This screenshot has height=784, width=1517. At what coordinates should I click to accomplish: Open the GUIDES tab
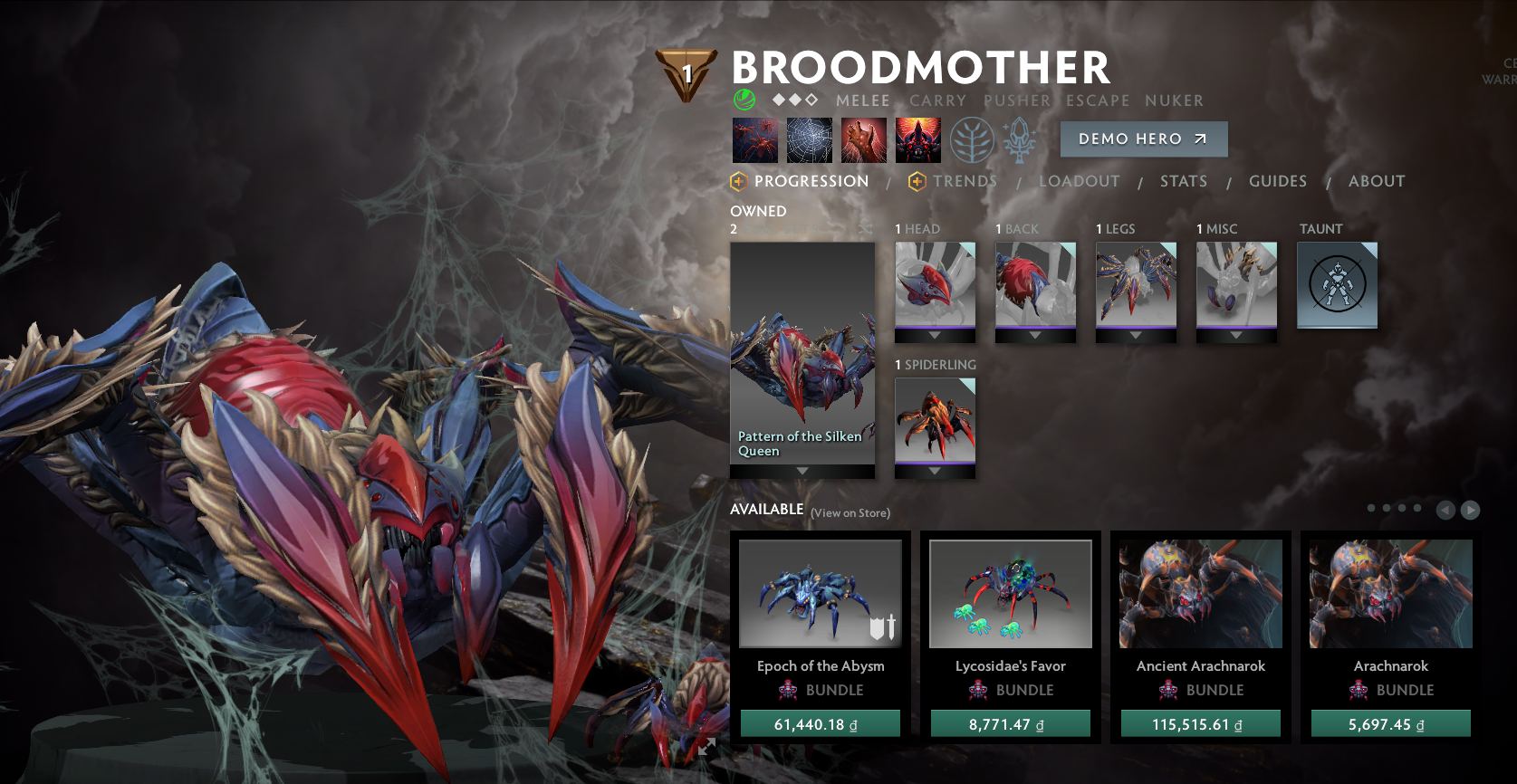coord(1277,181)
